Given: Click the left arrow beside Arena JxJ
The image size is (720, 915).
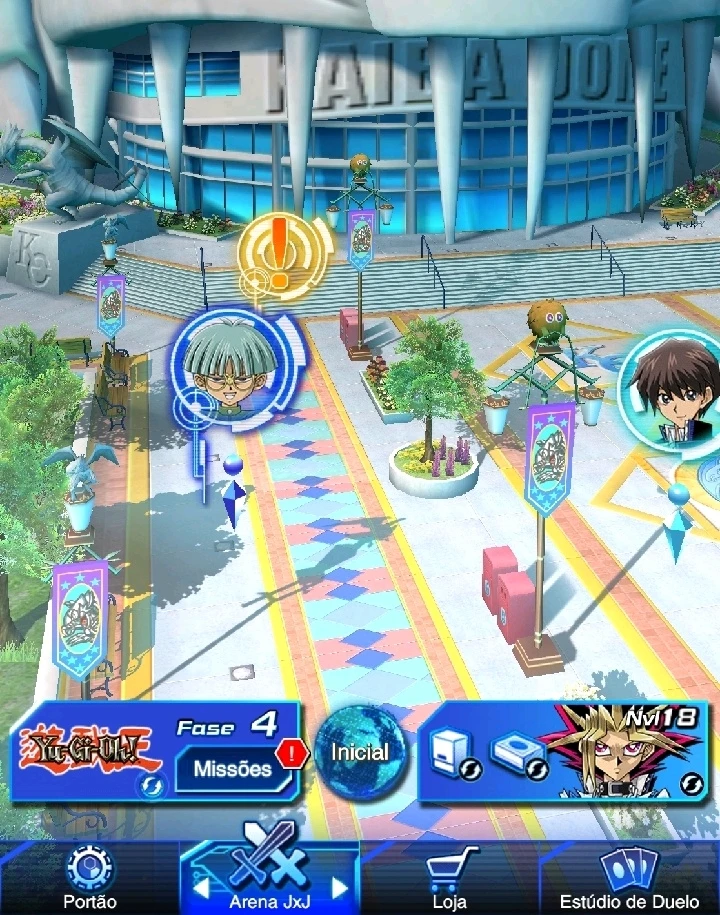Looking at the screenshot, I should click(x=199, y=888).
